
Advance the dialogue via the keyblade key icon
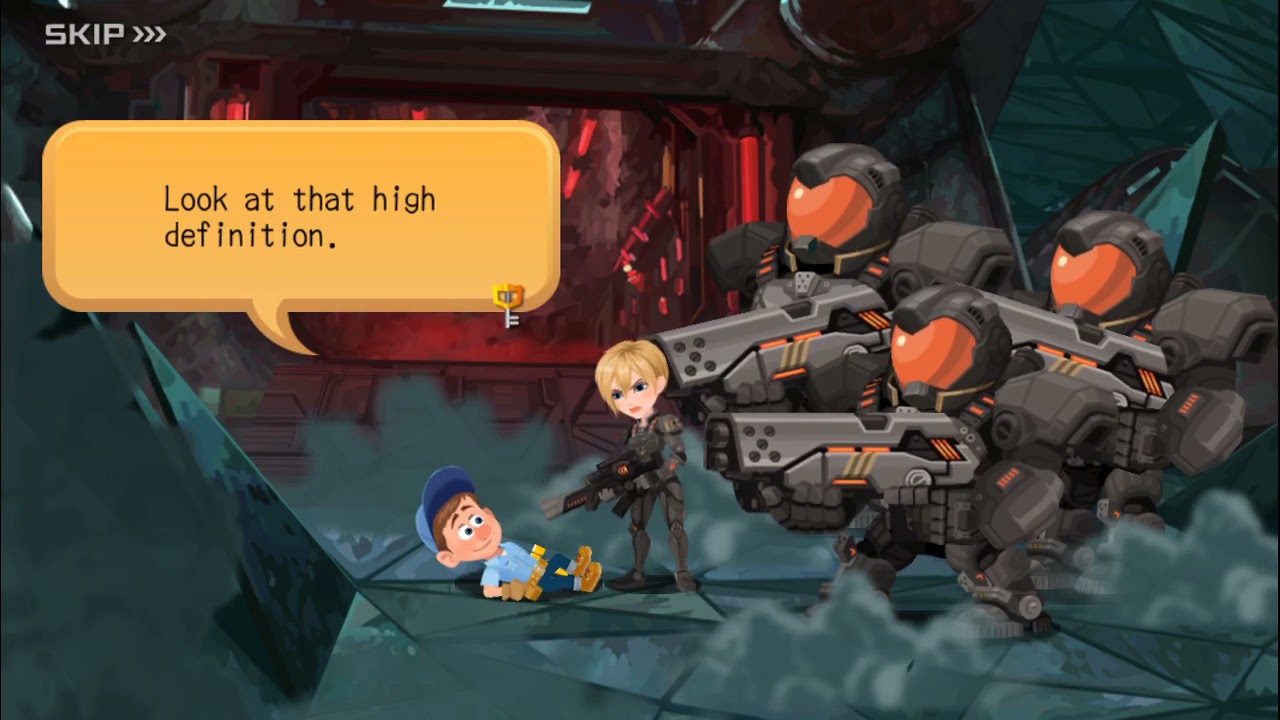508,305
